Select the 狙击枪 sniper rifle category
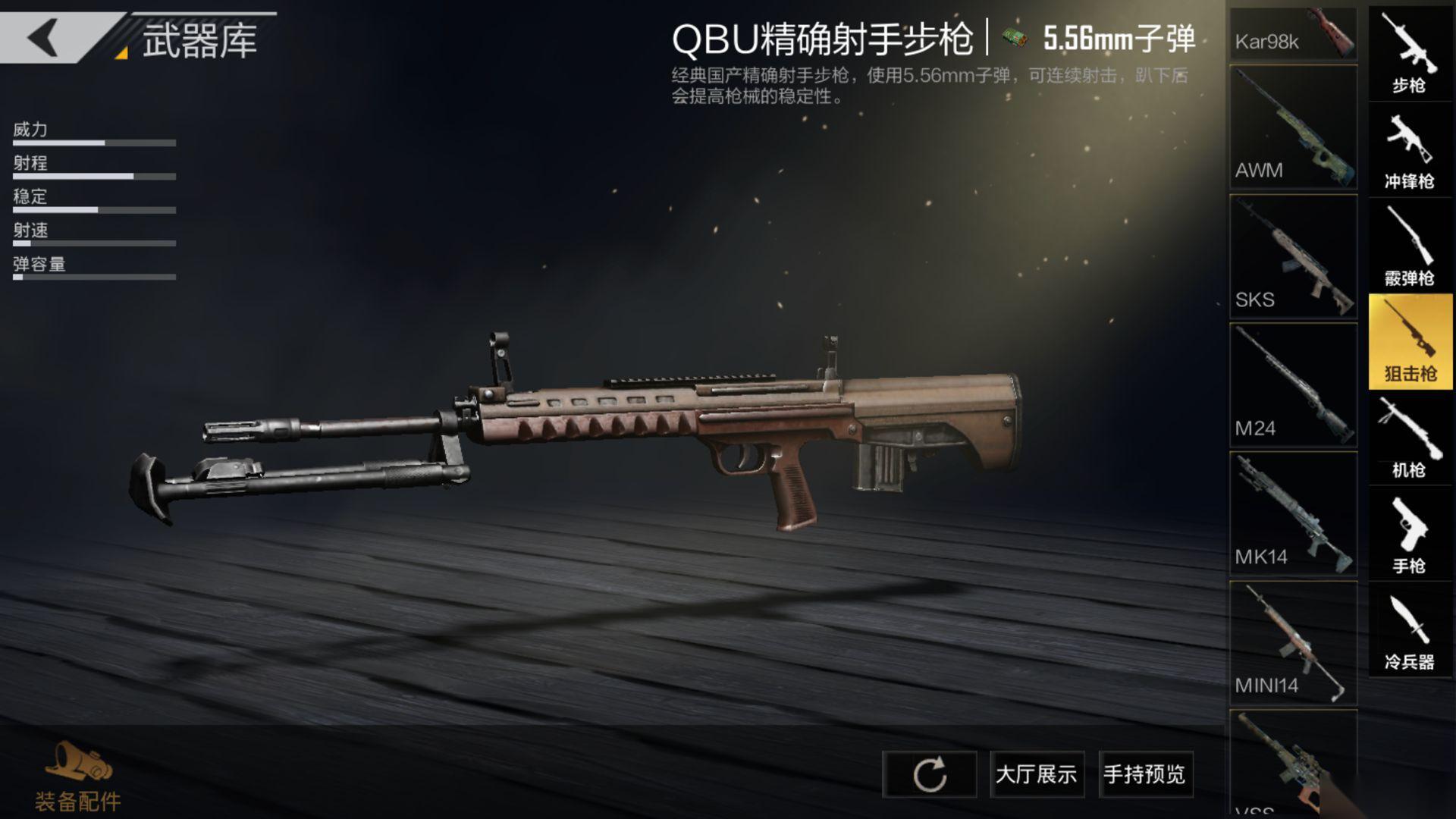The height and width of the screenshot is (819, 1456). (1409, 343)
